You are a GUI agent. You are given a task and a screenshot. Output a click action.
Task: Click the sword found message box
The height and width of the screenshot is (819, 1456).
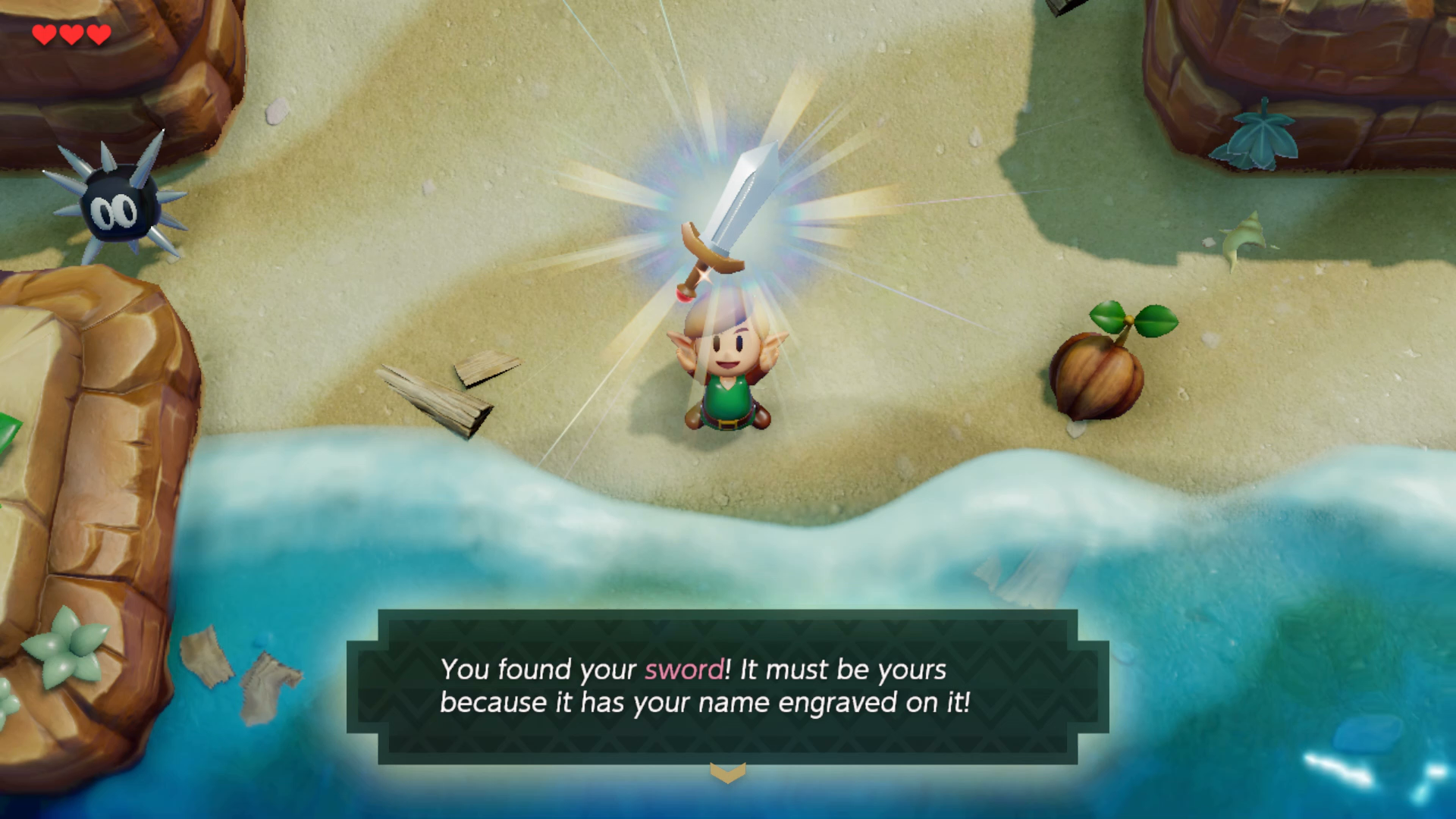coord(727,686)
